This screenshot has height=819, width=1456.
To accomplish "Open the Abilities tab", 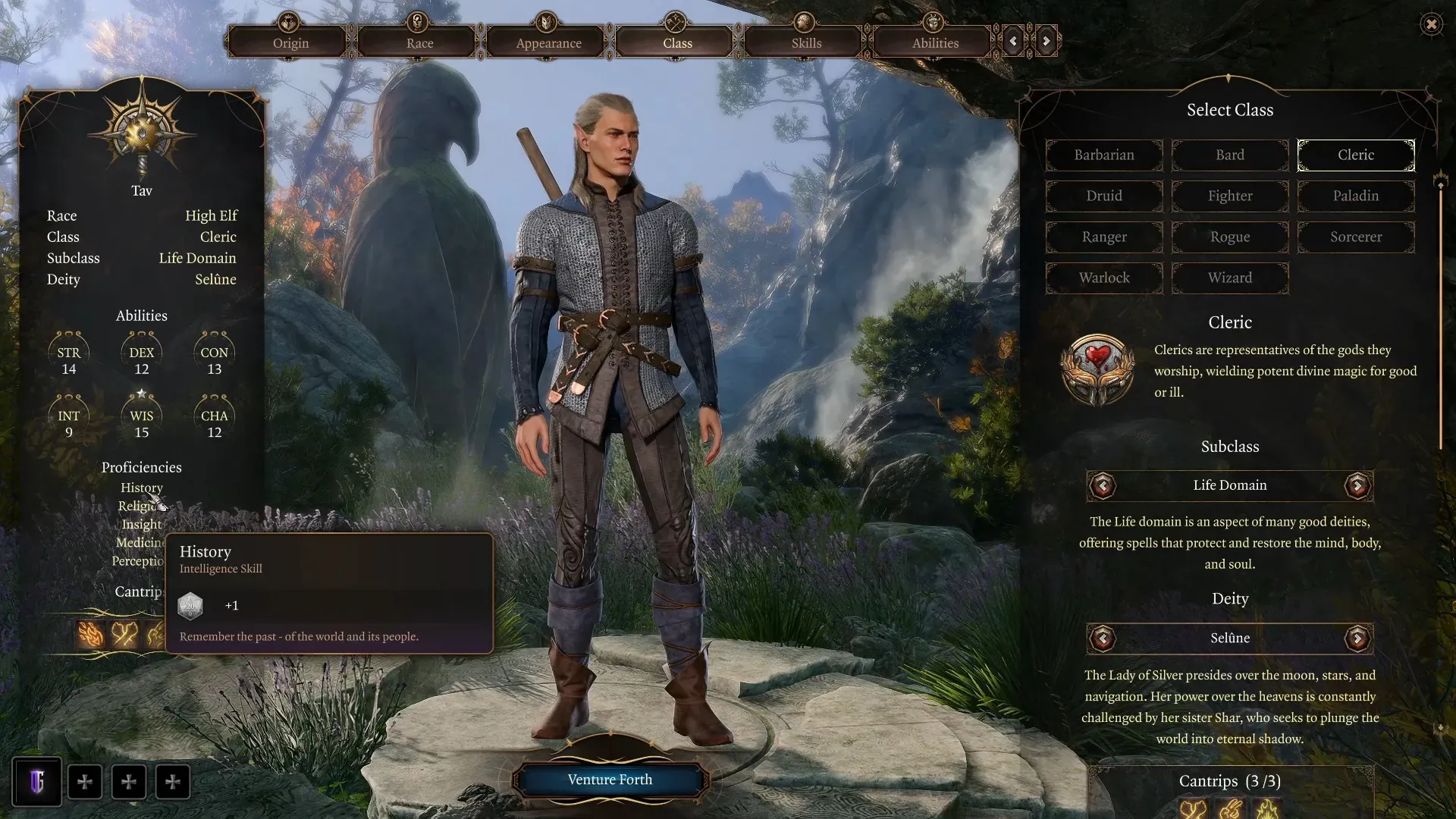I will point(935,42).
